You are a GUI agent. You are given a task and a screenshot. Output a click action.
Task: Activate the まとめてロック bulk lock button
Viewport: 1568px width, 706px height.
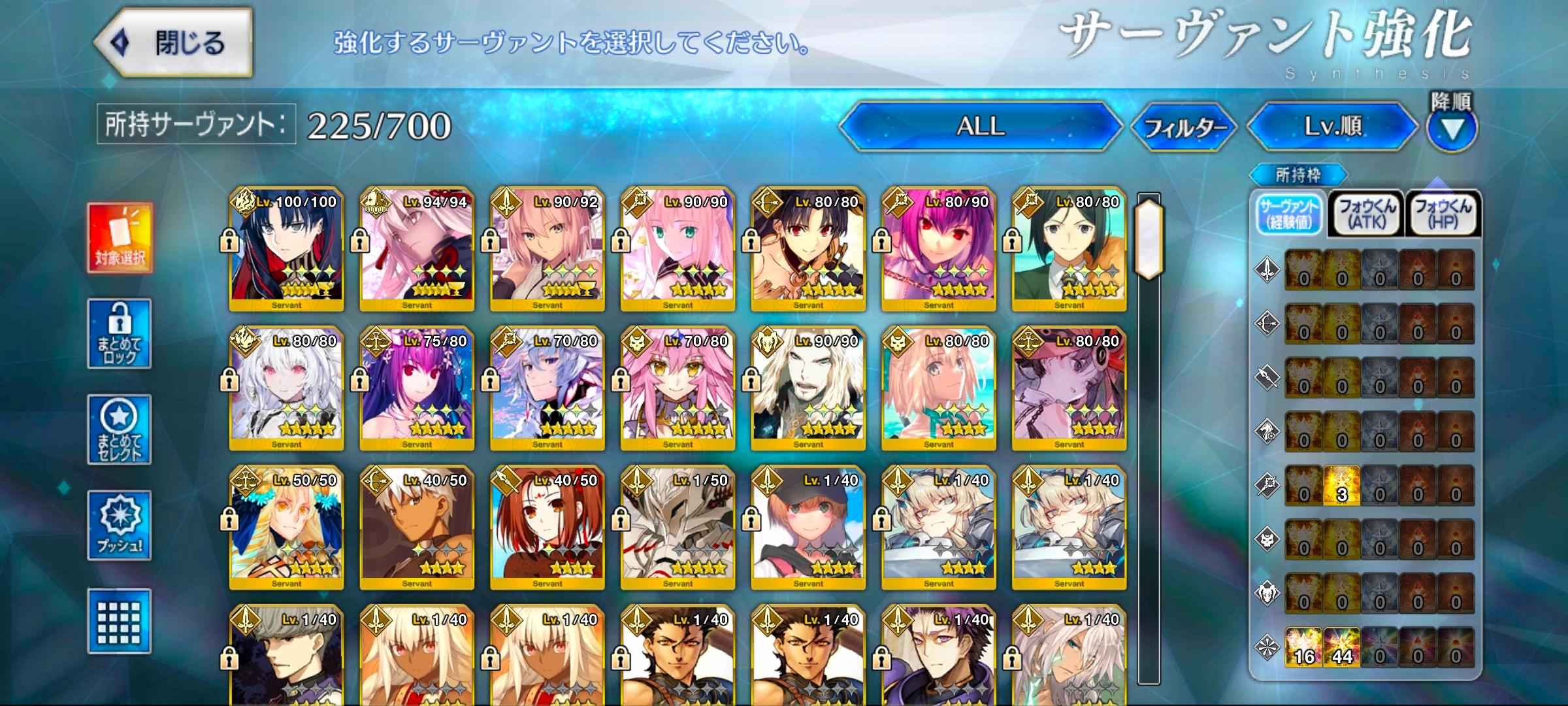pyautogui.click(x=120, y=333)
